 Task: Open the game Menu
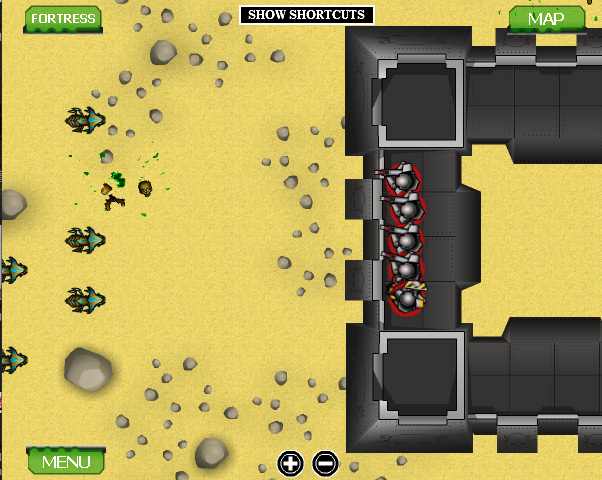click(x=66, y=461)
